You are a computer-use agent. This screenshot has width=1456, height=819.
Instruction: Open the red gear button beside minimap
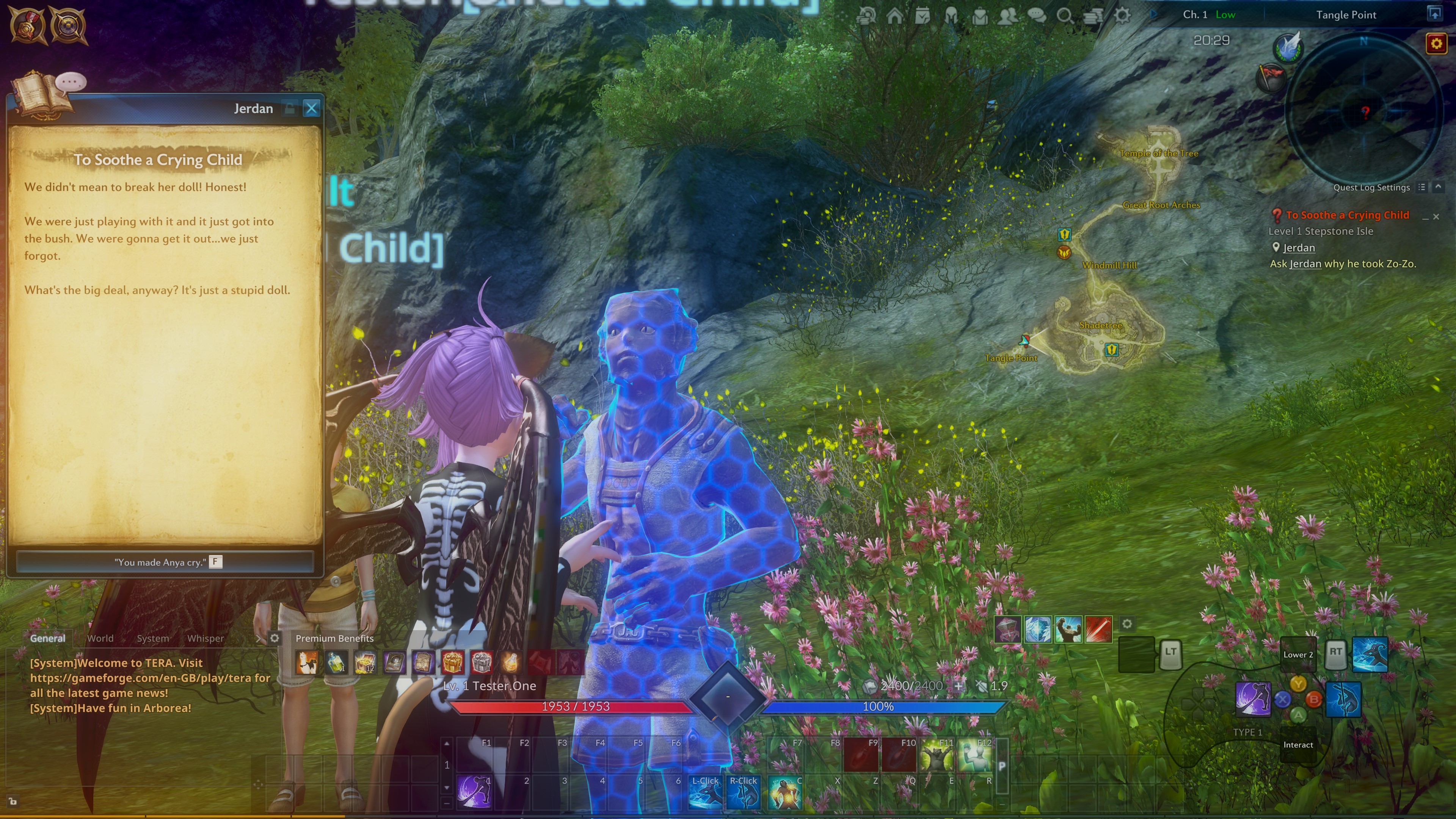click(x=1436, y=44)
